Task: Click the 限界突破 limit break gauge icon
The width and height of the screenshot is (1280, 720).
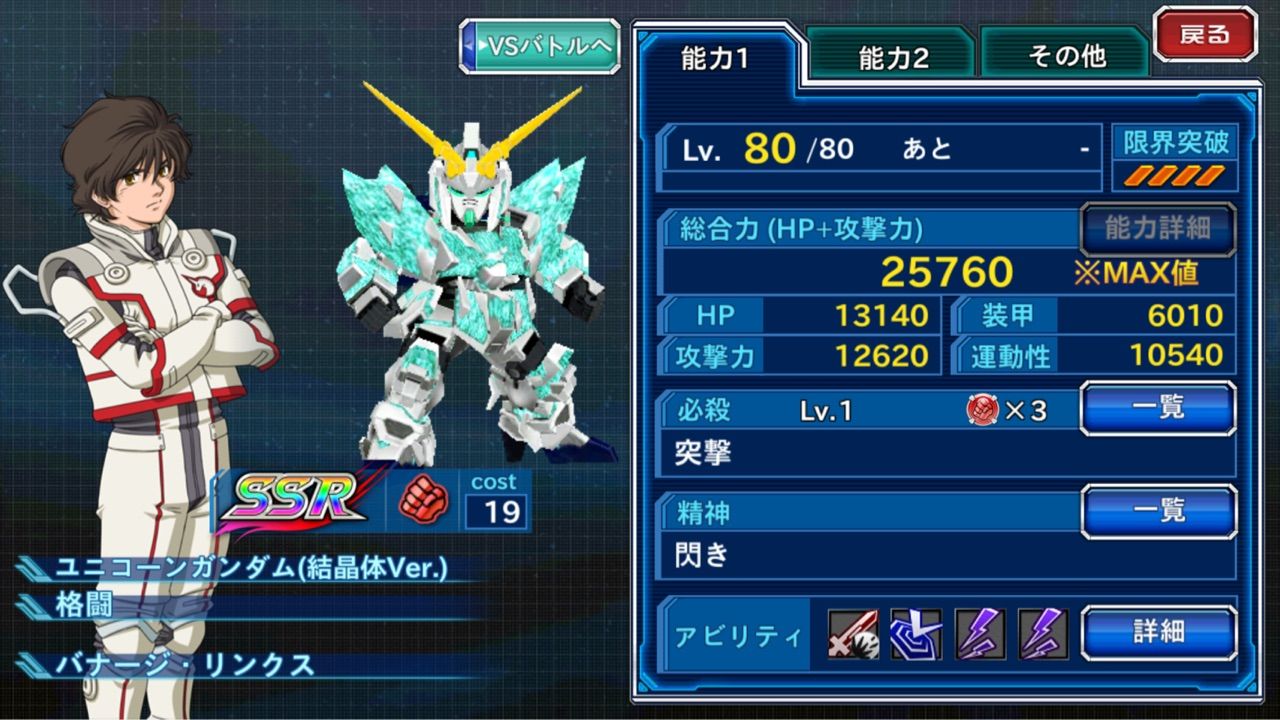Action: click(1177, 143)
